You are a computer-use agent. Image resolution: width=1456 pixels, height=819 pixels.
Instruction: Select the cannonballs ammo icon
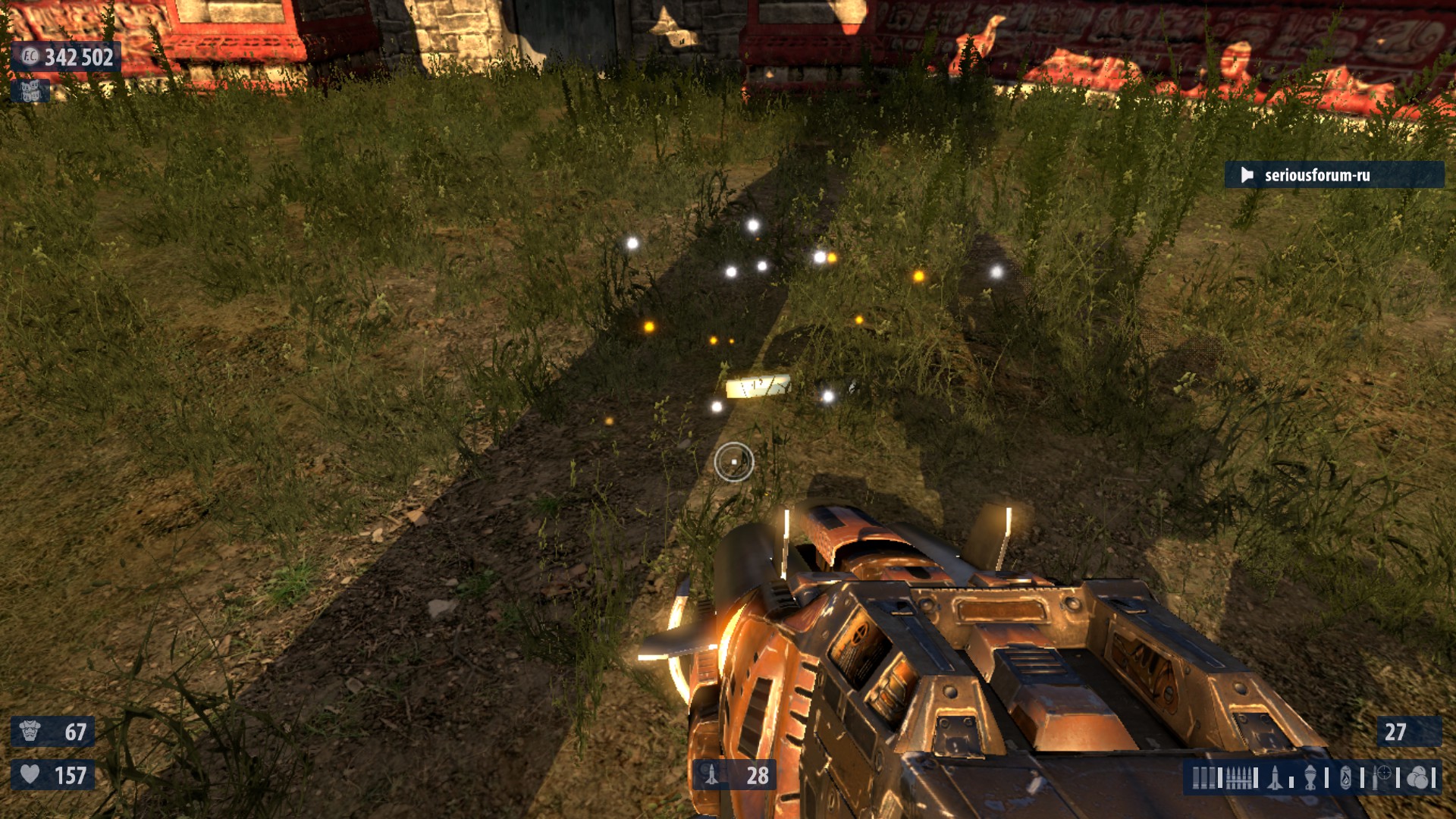point(1417,778)
